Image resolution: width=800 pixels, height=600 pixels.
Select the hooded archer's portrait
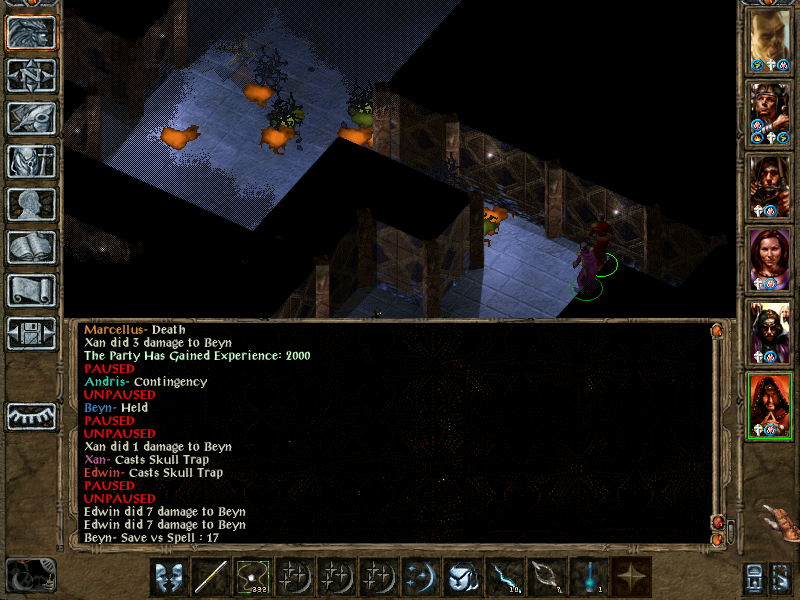point(771,186)
